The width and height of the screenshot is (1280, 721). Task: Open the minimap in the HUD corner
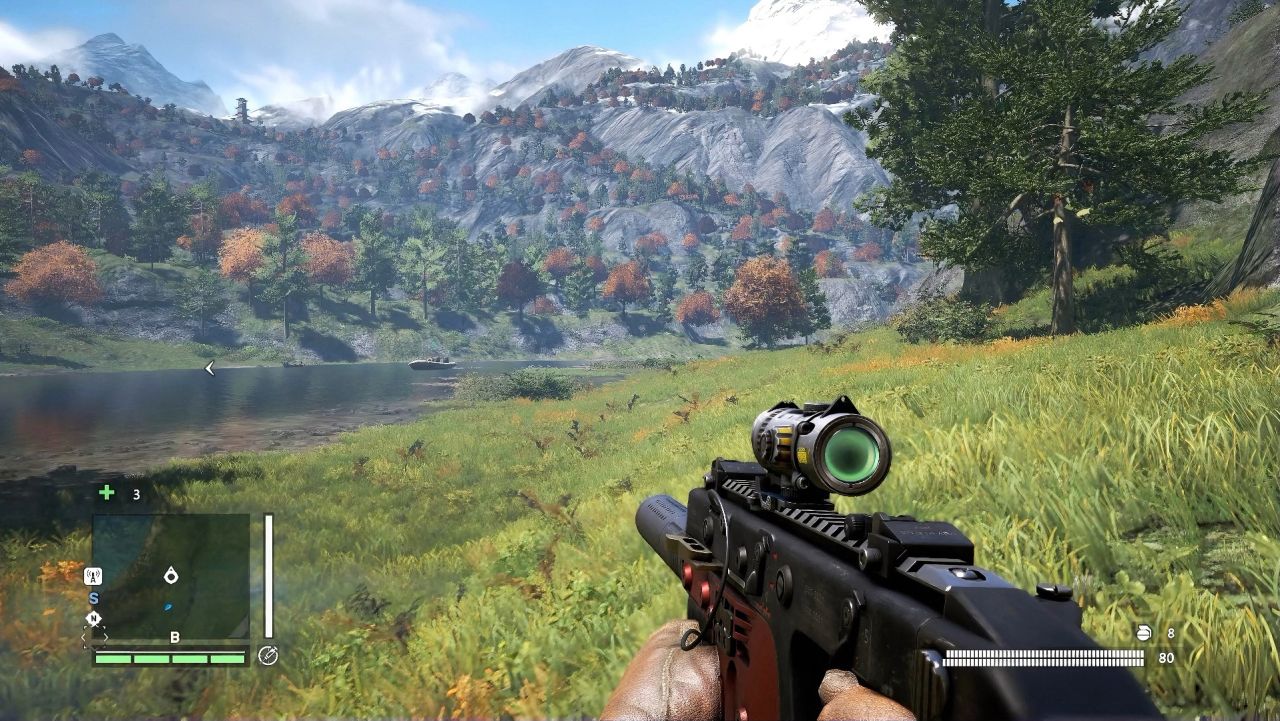point(171,576)
